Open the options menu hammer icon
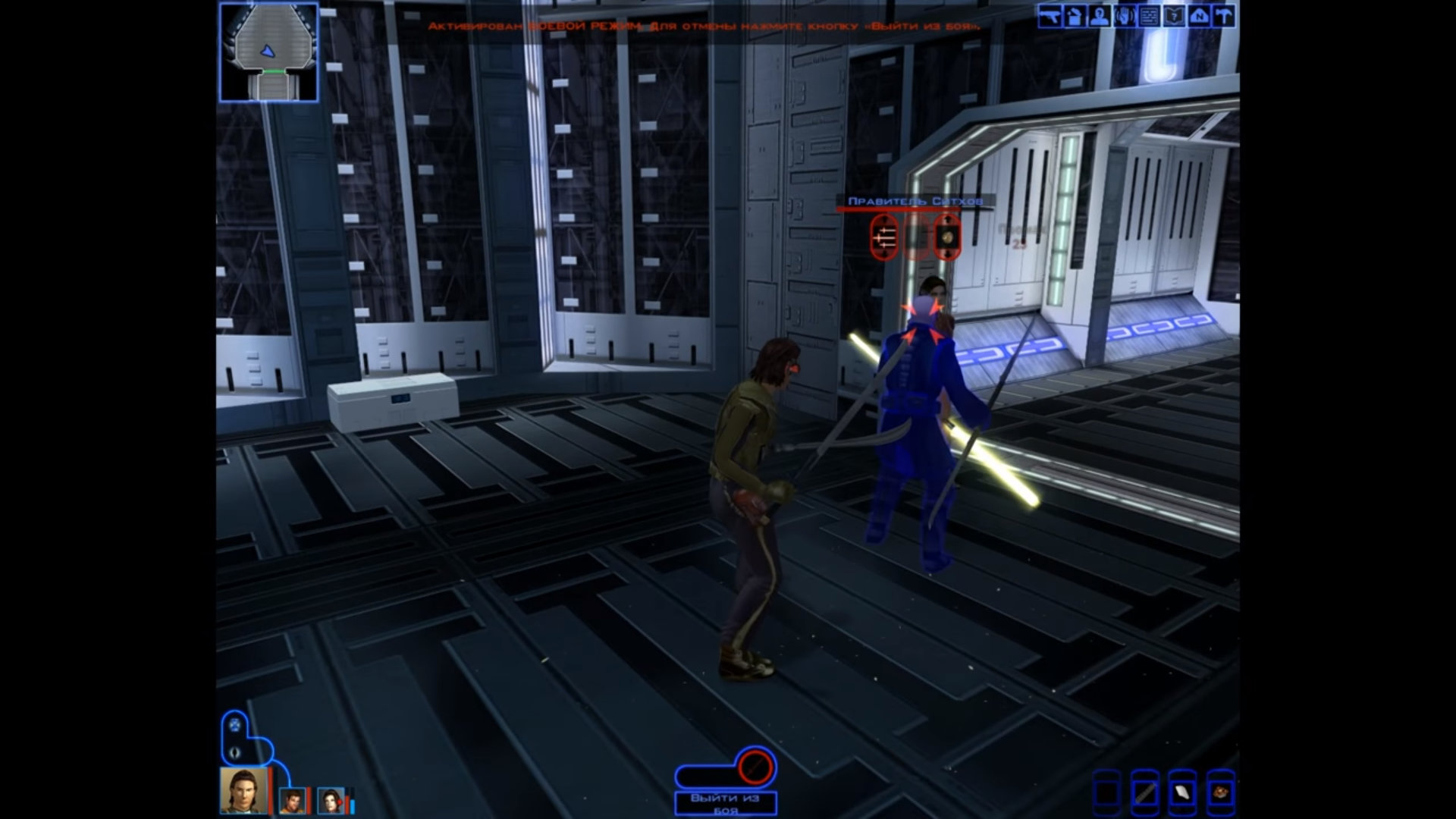The image size is (1456, 819). click(1225, 17)
